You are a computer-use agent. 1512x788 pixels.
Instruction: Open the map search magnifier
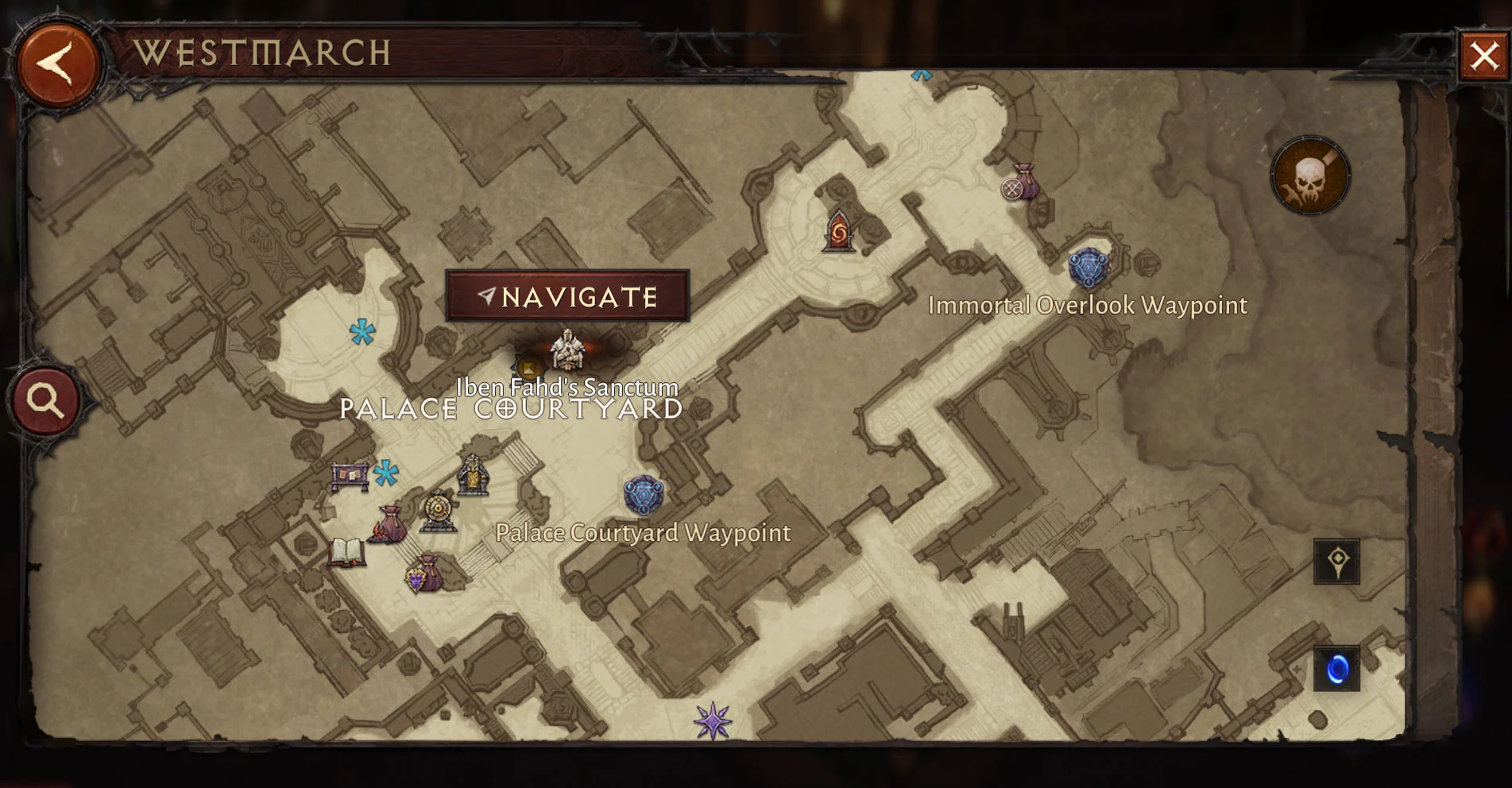pos(45,401)
